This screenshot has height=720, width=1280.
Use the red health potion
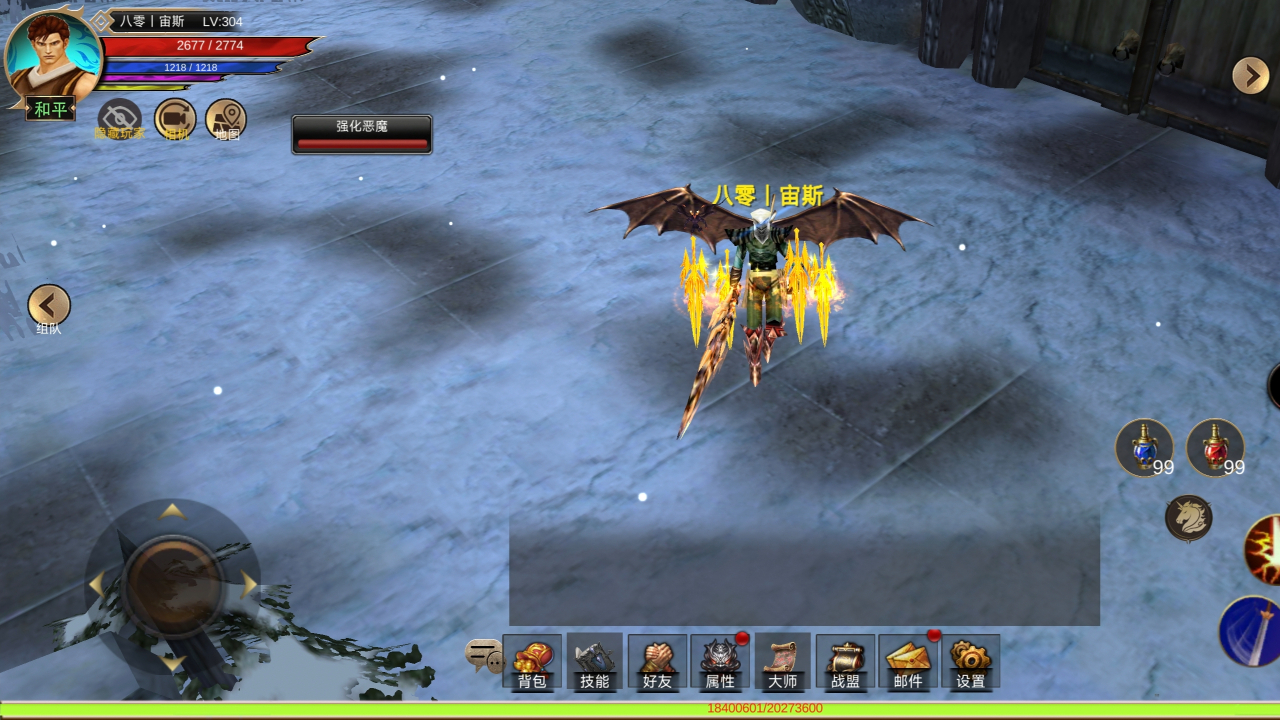(x=1215, y=448)
